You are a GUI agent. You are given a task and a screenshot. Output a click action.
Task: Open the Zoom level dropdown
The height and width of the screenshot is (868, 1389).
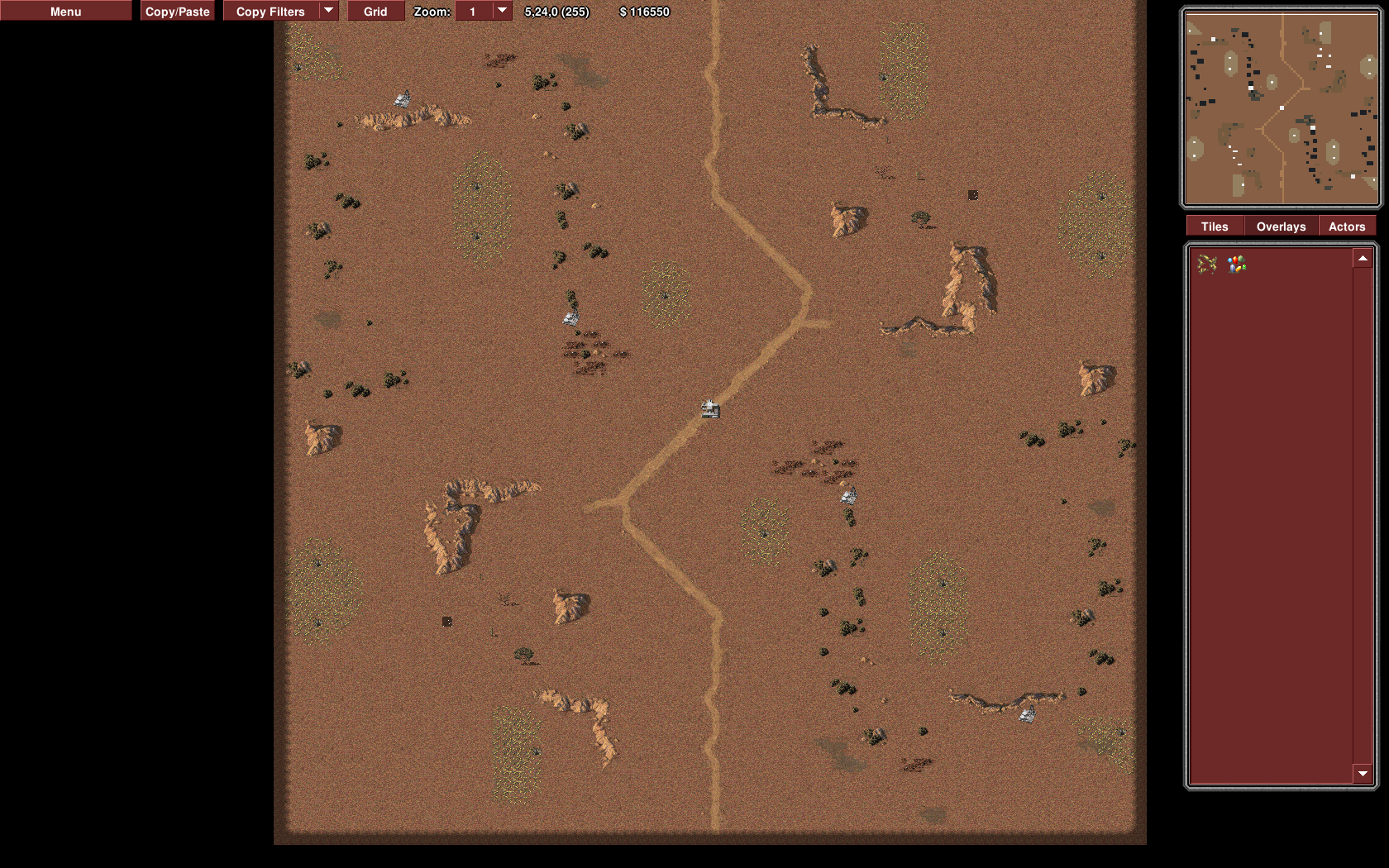[x=502, y=11]
